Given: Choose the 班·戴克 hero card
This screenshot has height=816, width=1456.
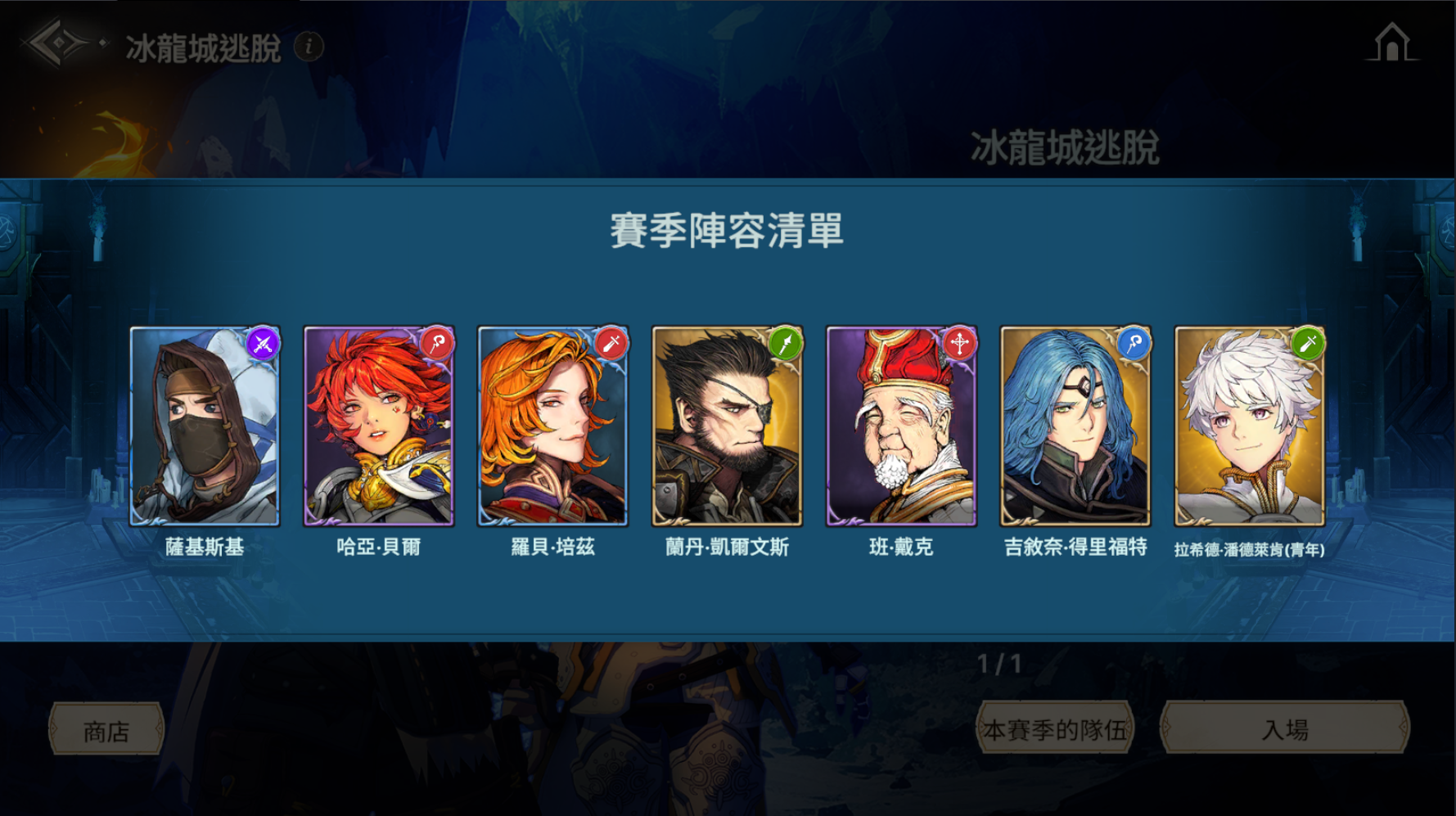Looking at the screenshot, I should pyautogui.click(x=901, y=426).
